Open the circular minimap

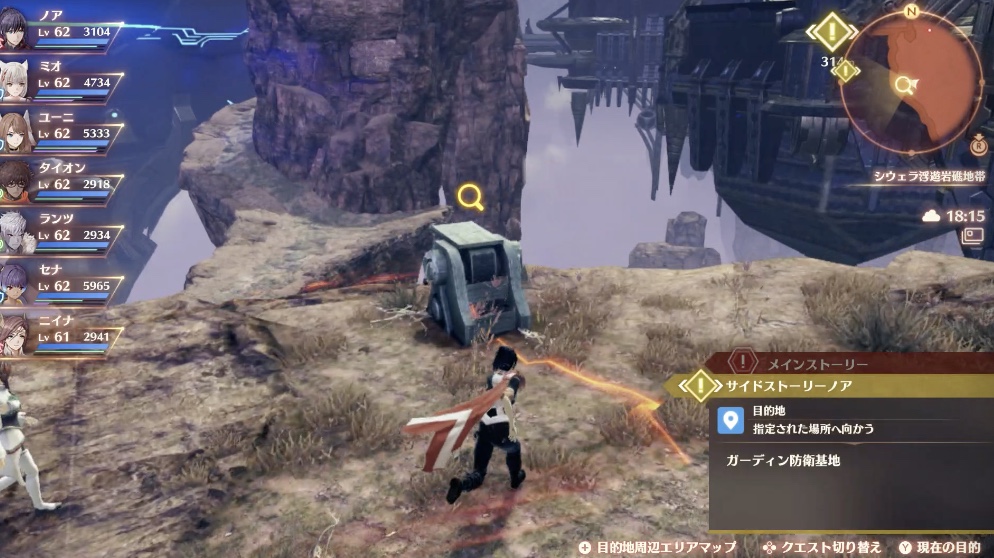click(911, 84)
